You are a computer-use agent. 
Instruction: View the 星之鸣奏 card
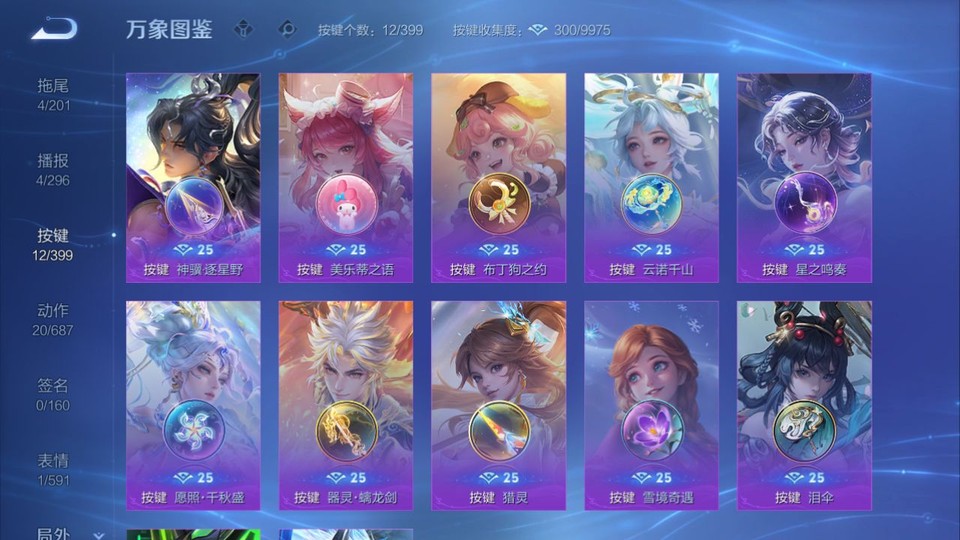[x=804, y=178]
